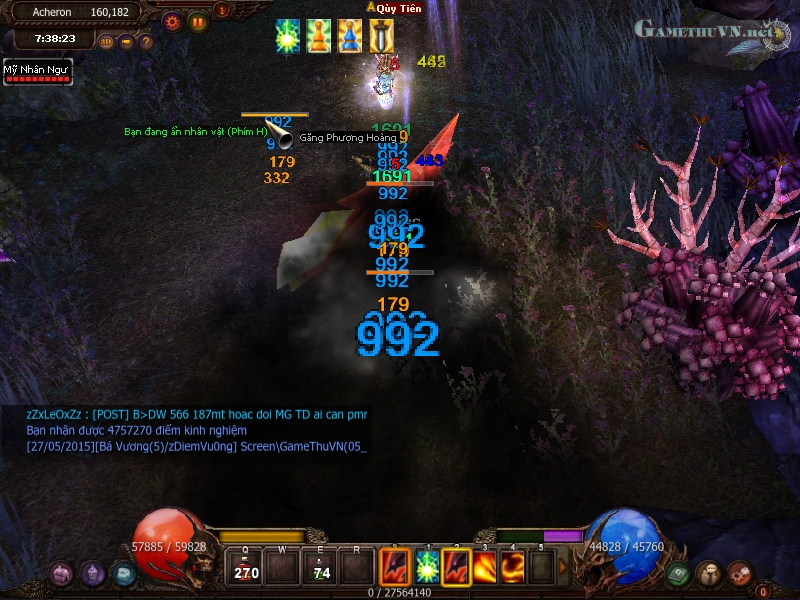Toggle the 3D view button

point(107,42)
